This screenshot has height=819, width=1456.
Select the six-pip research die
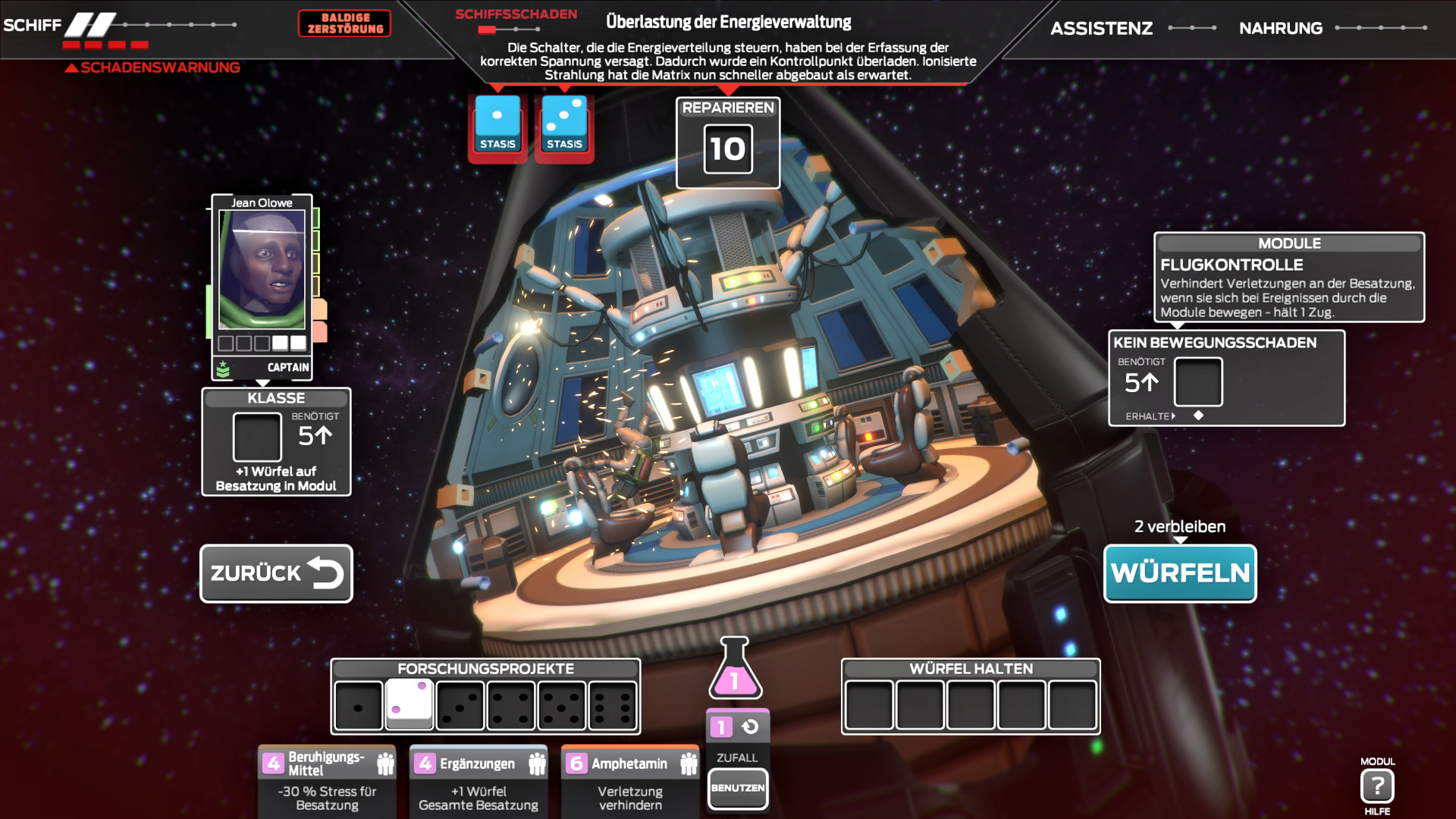pyautogui.click(x=613, y=705)
